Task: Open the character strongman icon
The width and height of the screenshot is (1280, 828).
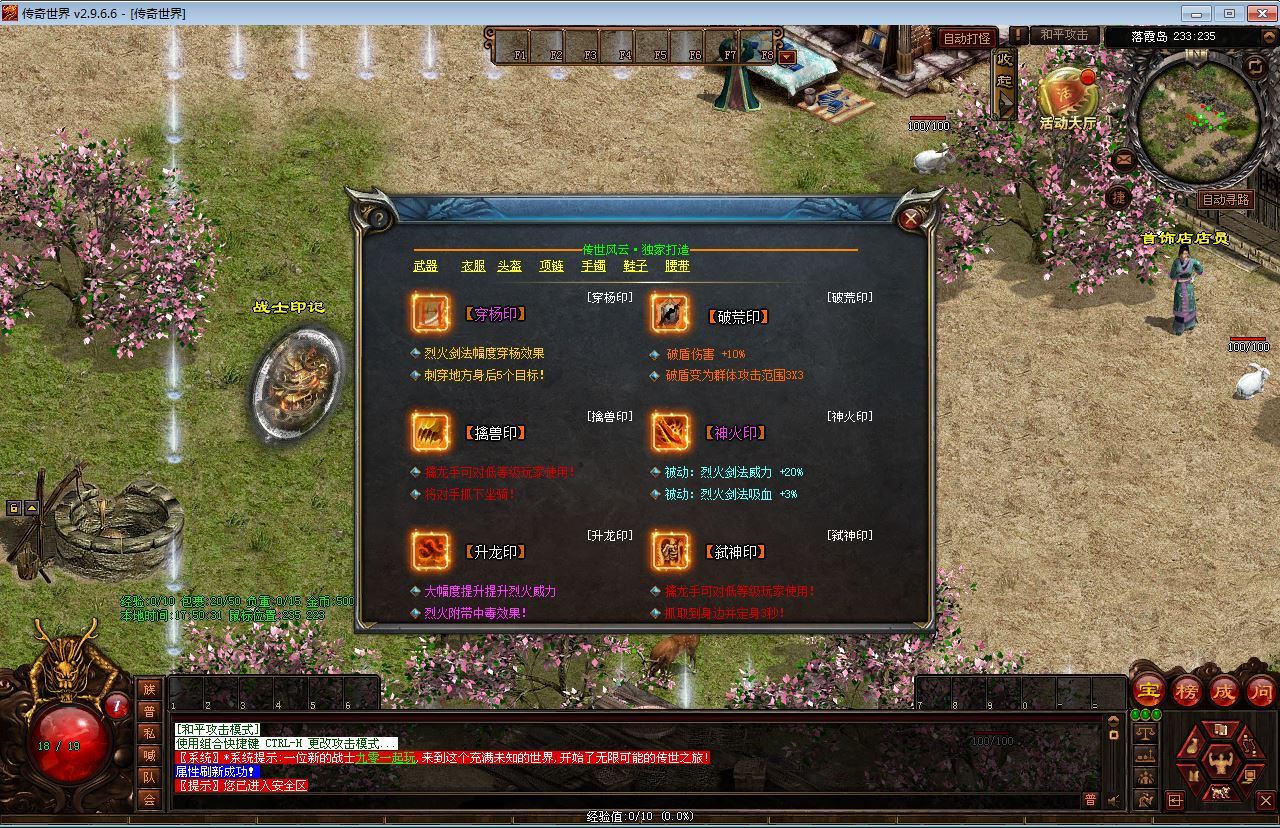Action: click(1219, 765)
